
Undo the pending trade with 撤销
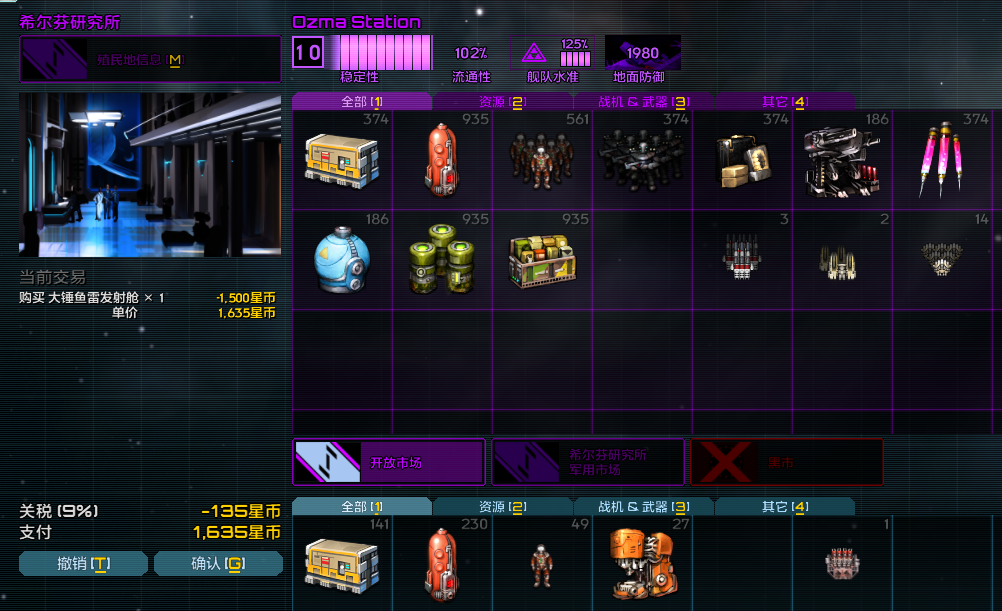point(83,564)
